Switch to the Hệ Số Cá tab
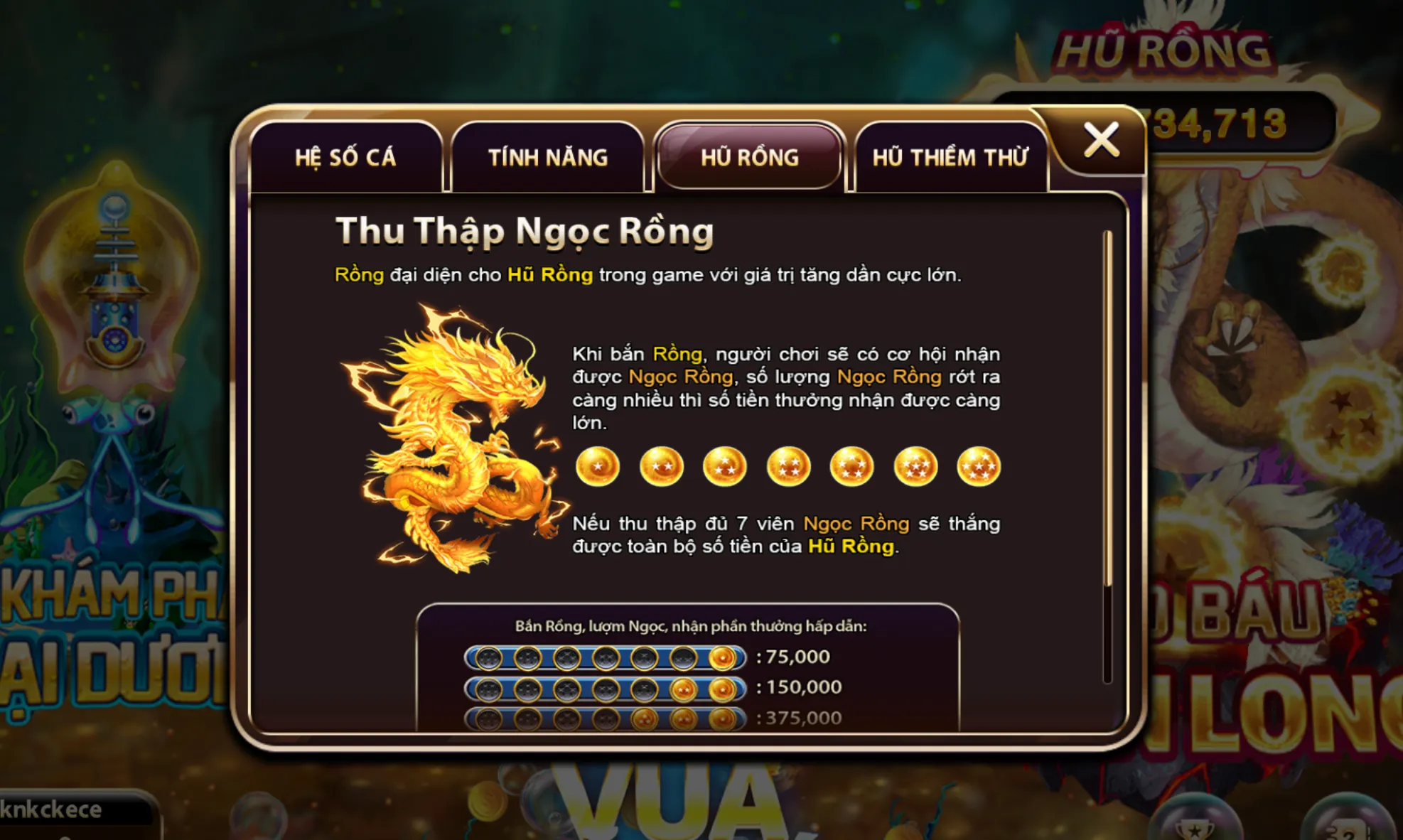1403x840 pixels. pyautogui.click(x=345, y=157)
